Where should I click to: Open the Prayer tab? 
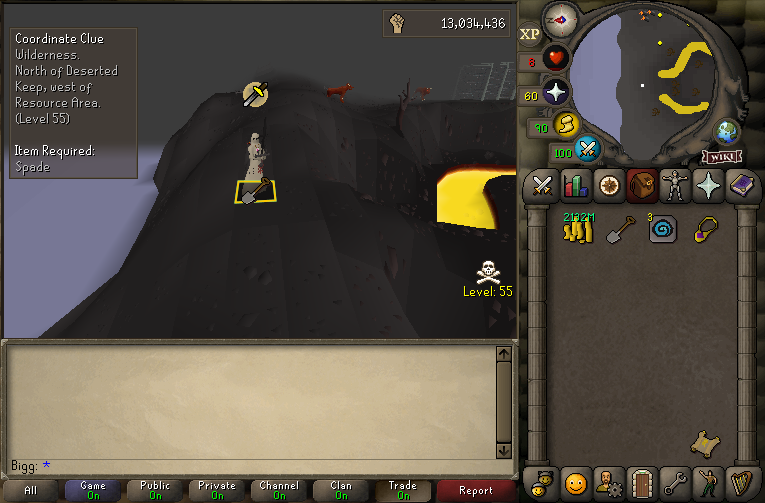tap(707, 185)
